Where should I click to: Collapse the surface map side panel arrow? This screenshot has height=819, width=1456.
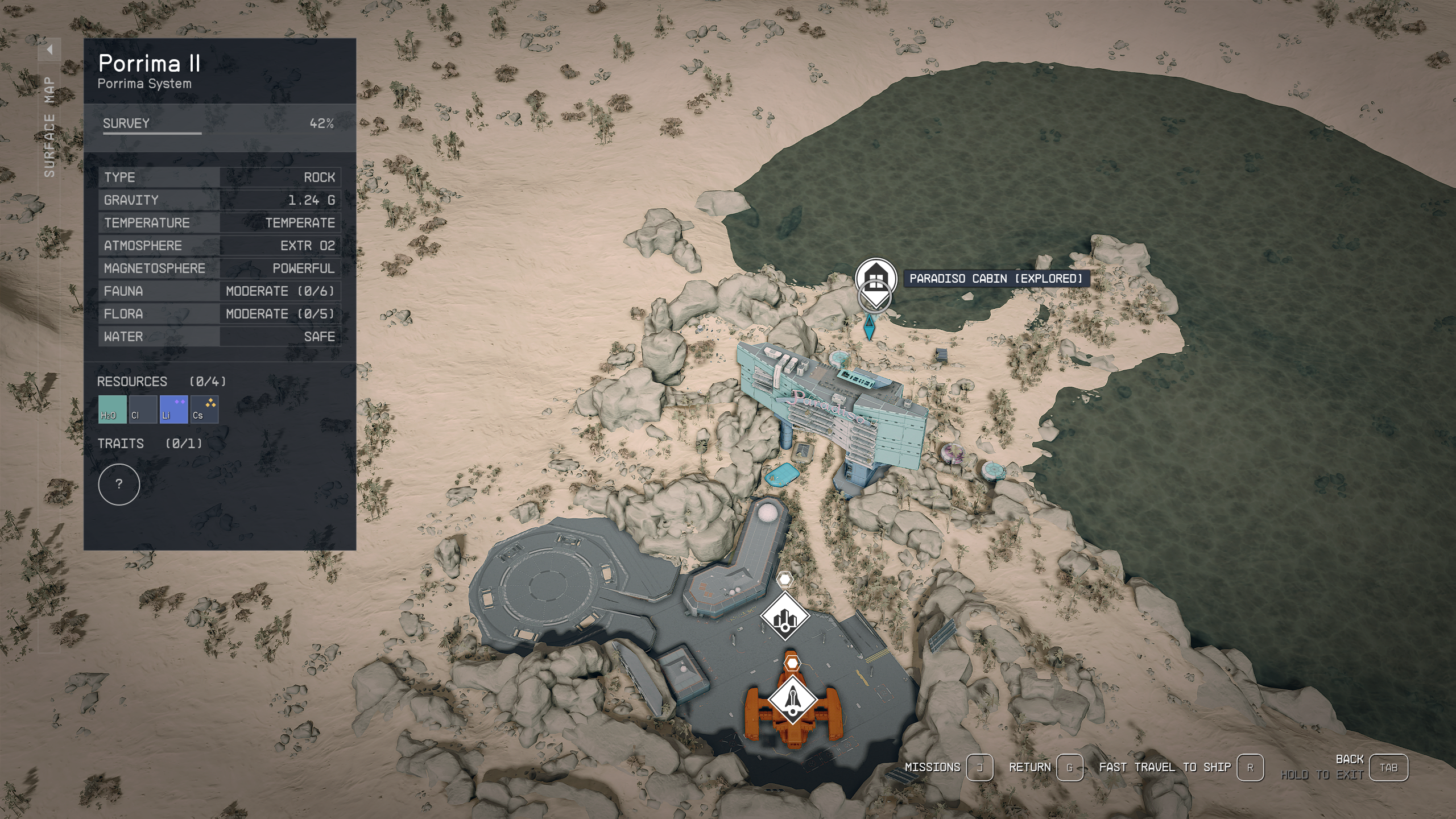click(x=49, y=50)
